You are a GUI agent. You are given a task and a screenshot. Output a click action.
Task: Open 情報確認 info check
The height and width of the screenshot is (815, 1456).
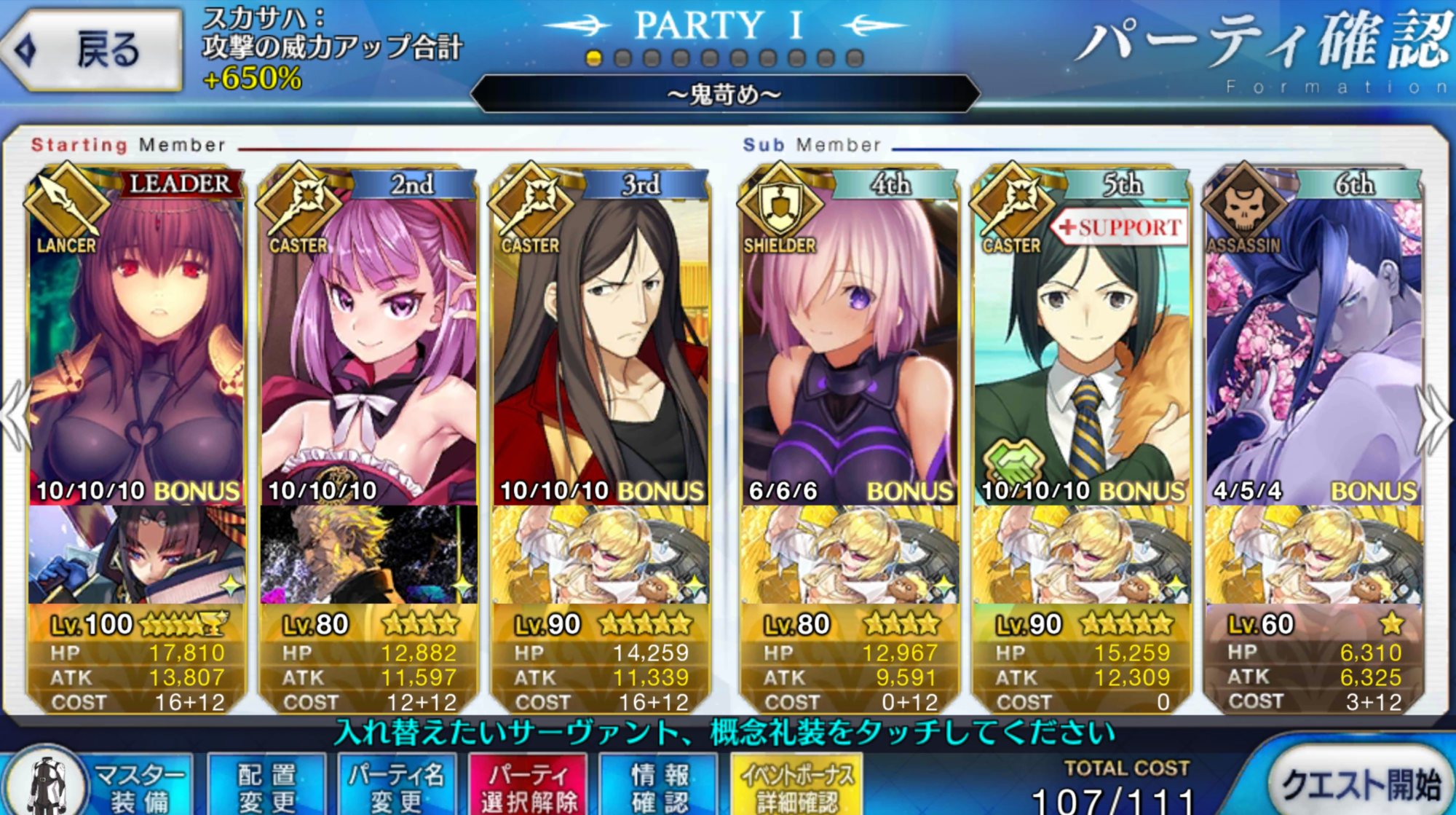point(659,787)
